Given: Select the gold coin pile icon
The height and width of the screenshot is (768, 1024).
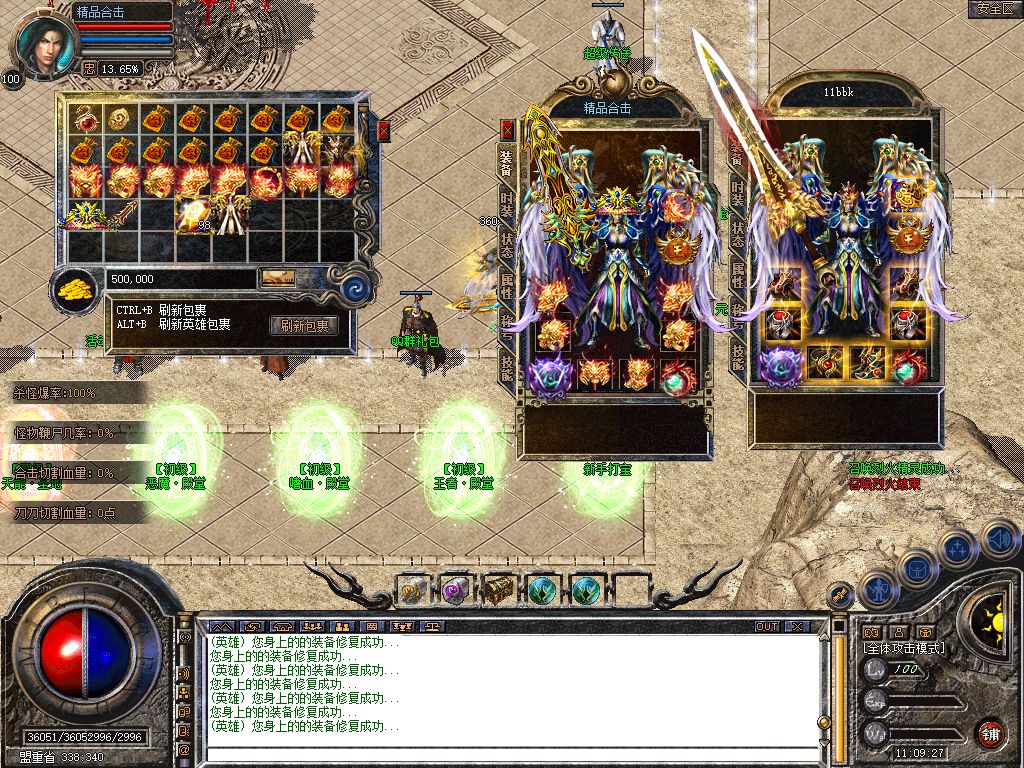Looking at the screenshot, I should pyautogui.click(x=73, y=286).
